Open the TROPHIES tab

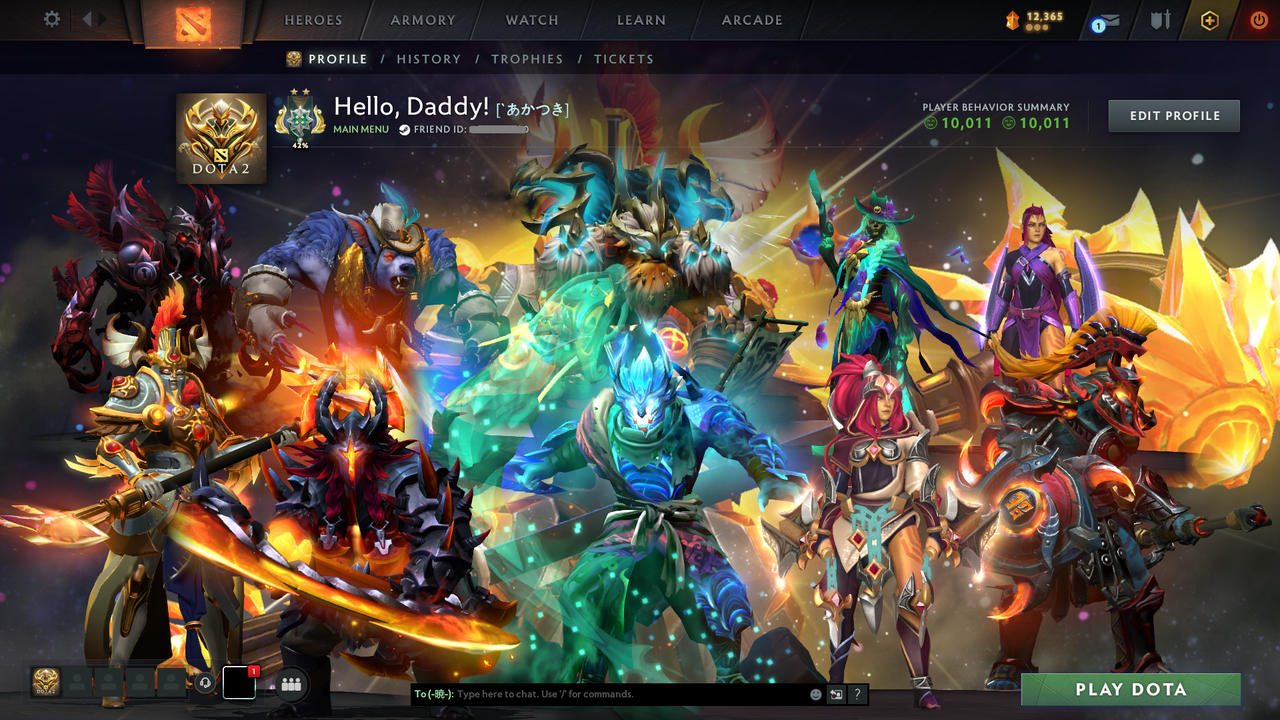point(528,59)
